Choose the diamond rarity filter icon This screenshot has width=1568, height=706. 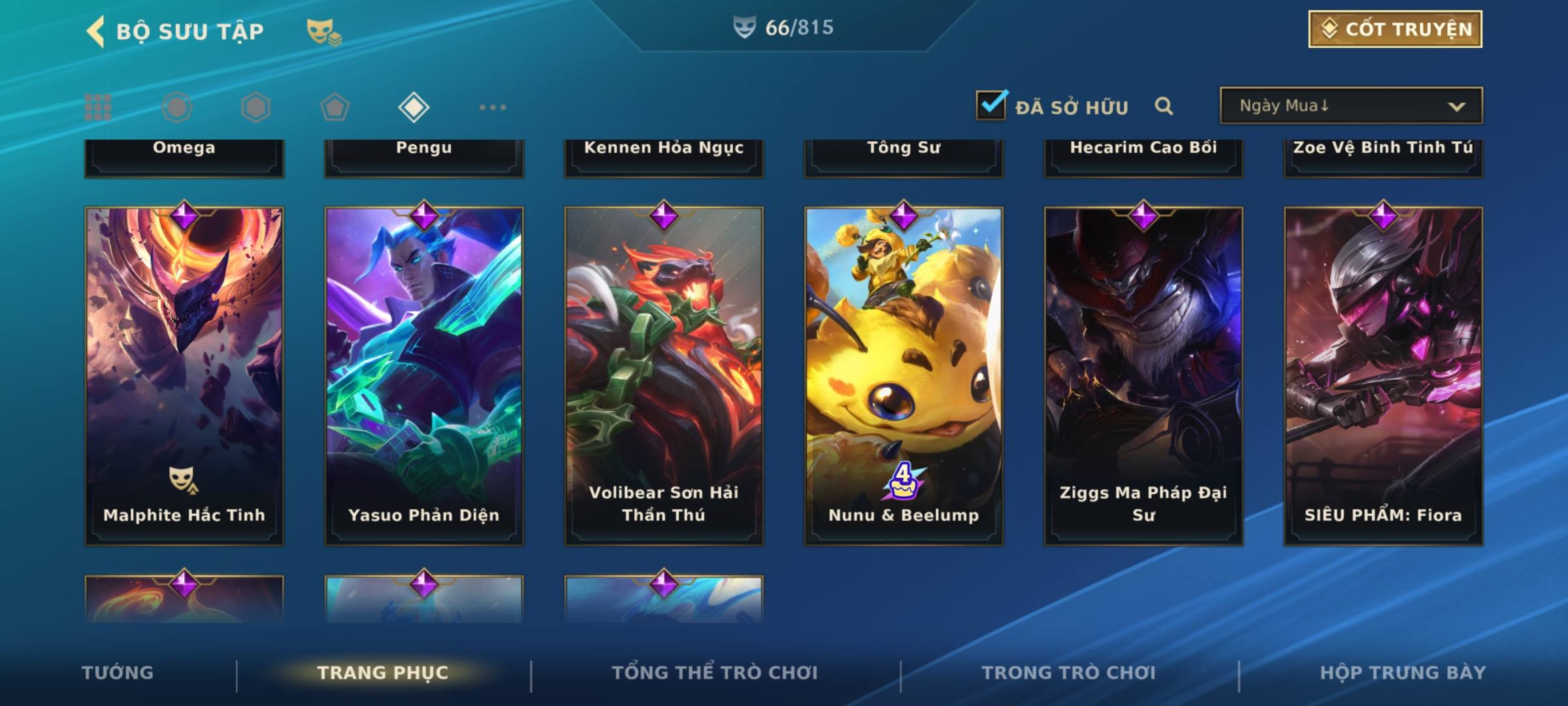(x=414, y=107)
